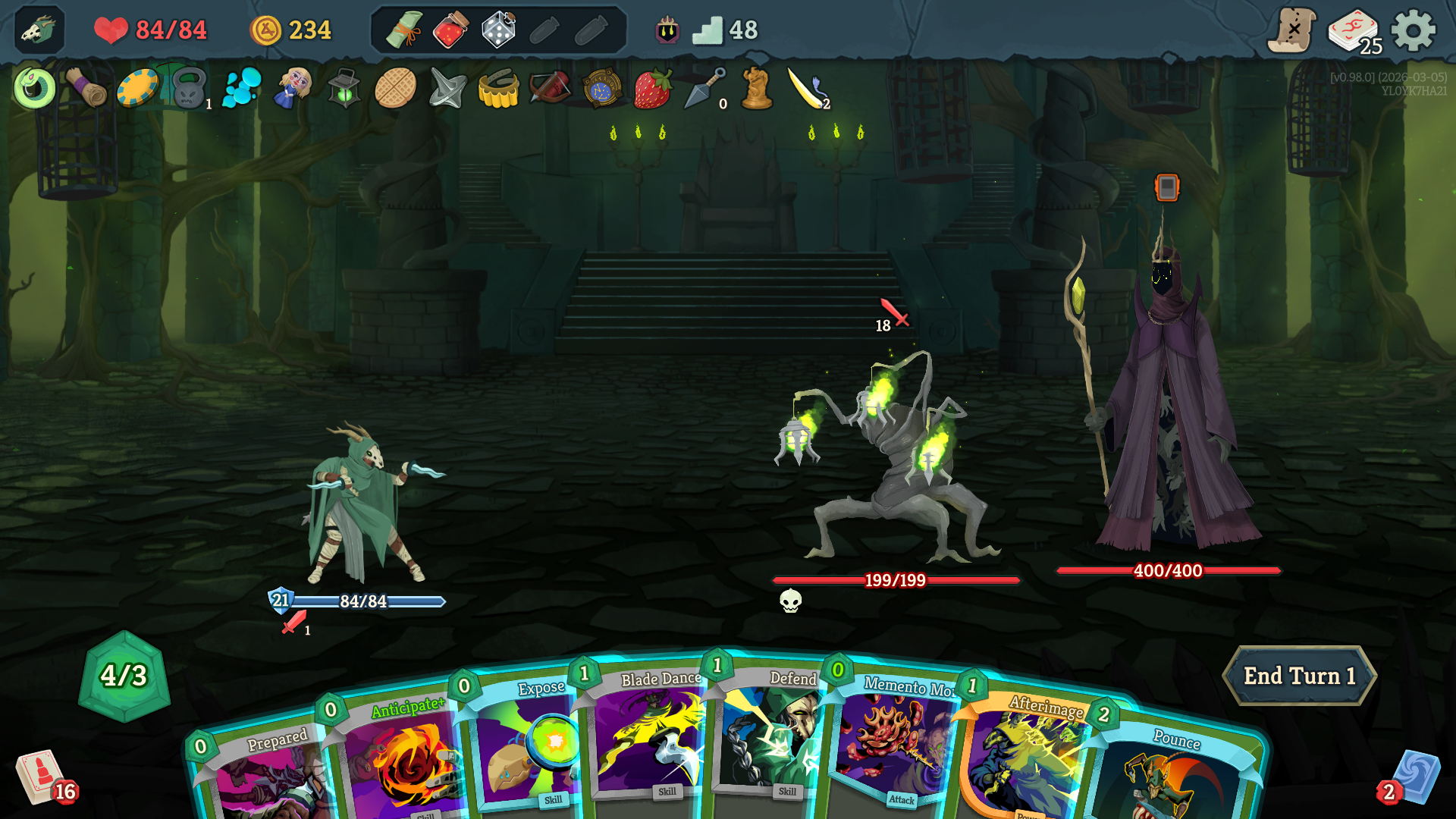Inspect the green snake ring relic

[x=35, y=89]
